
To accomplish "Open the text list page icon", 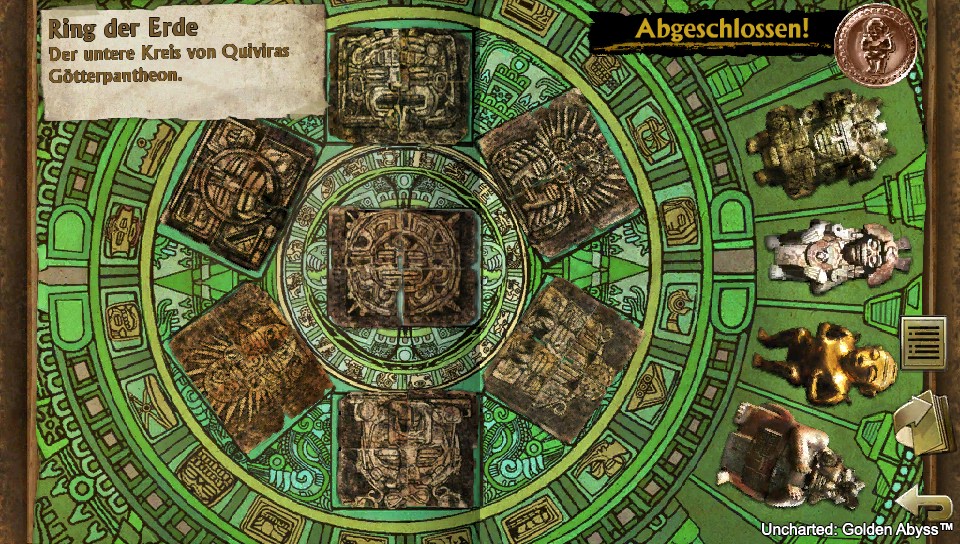I will click(923, 342).
